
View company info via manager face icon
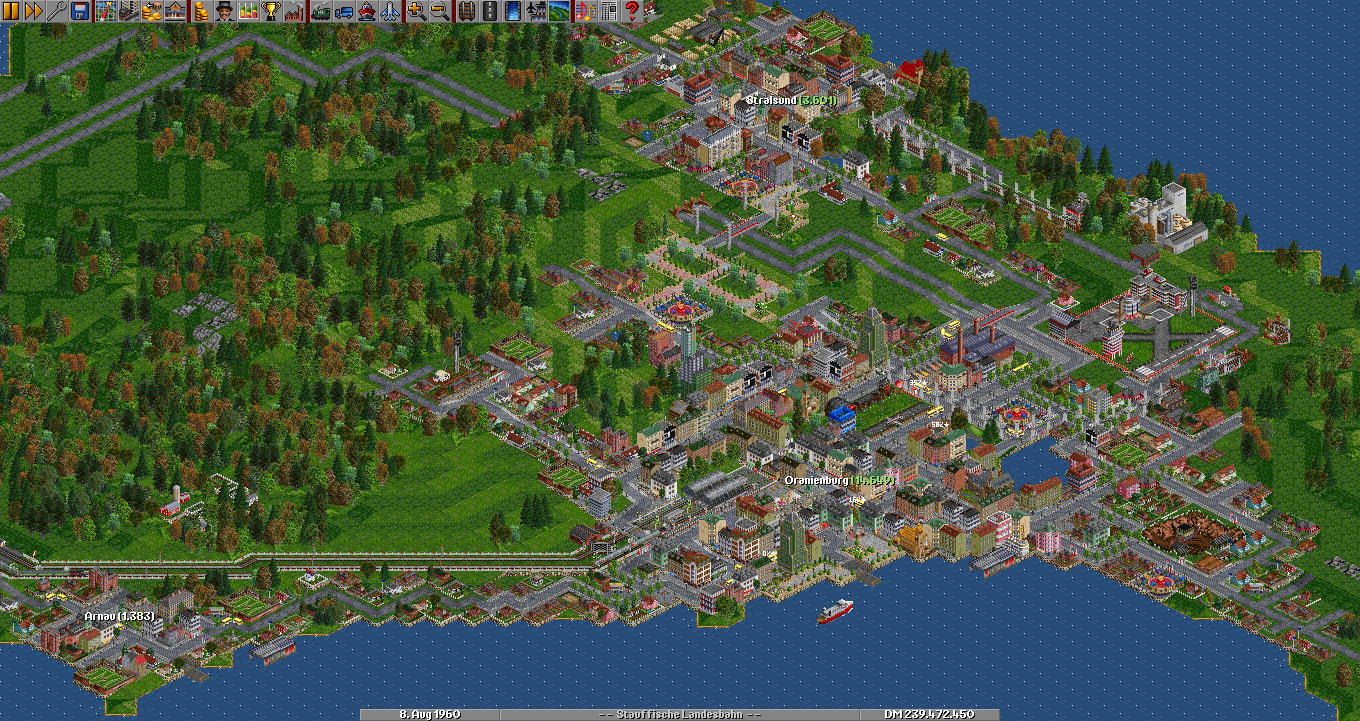click(x=224, y=11)
